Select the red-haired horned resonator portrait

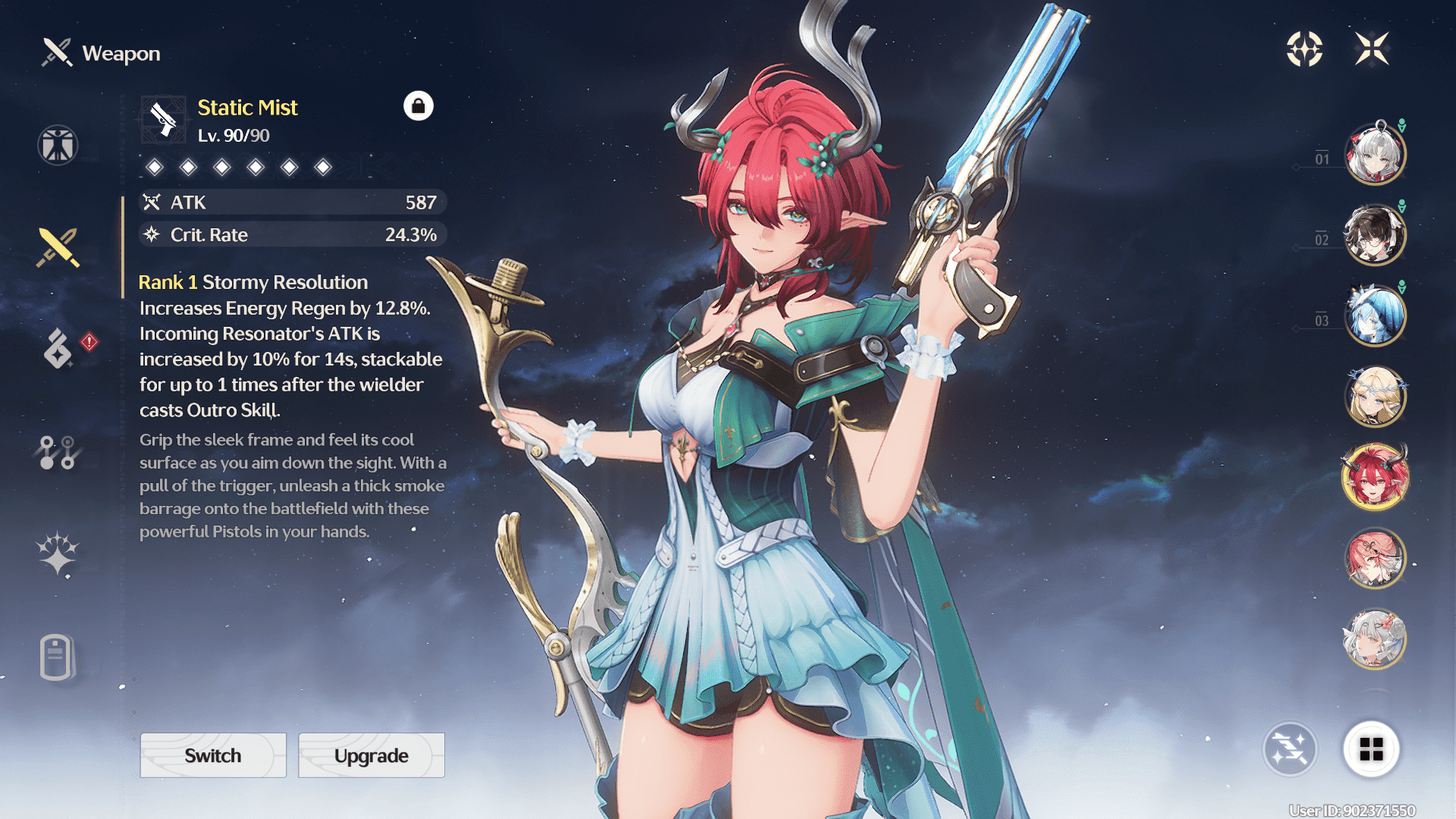click(x=1375, y=478)
